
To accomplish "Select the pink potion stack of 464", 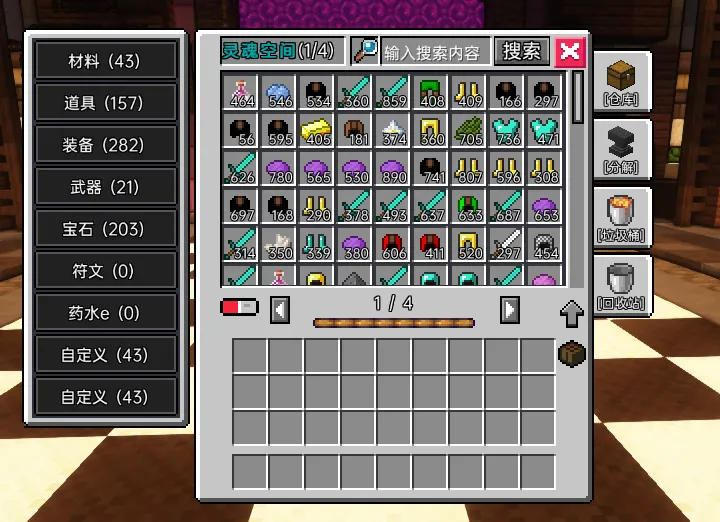I will coord(241,93).
